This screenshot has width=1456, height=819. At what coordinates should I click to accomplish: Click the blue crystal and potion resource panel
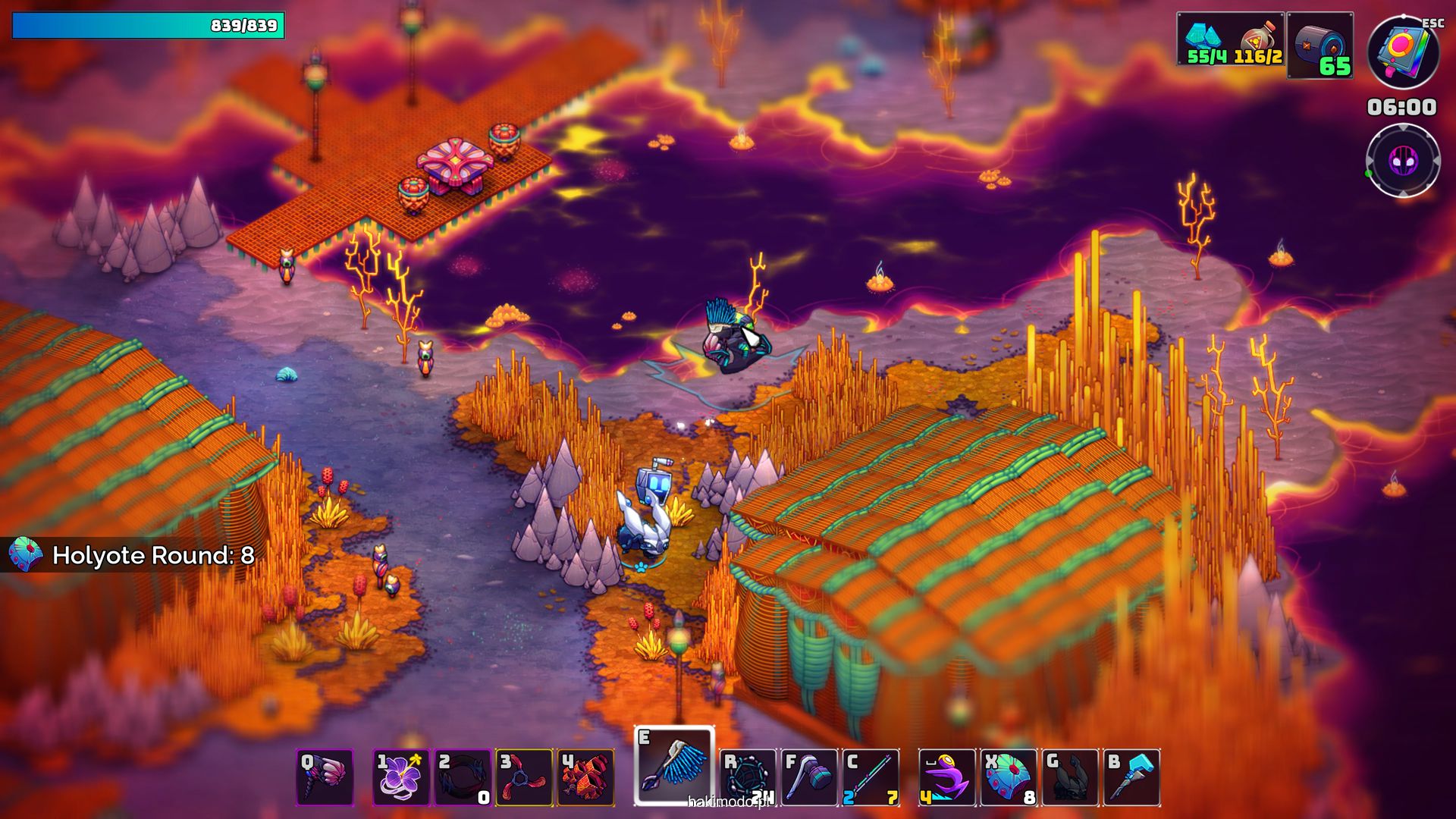click(x=1231, y=39)
